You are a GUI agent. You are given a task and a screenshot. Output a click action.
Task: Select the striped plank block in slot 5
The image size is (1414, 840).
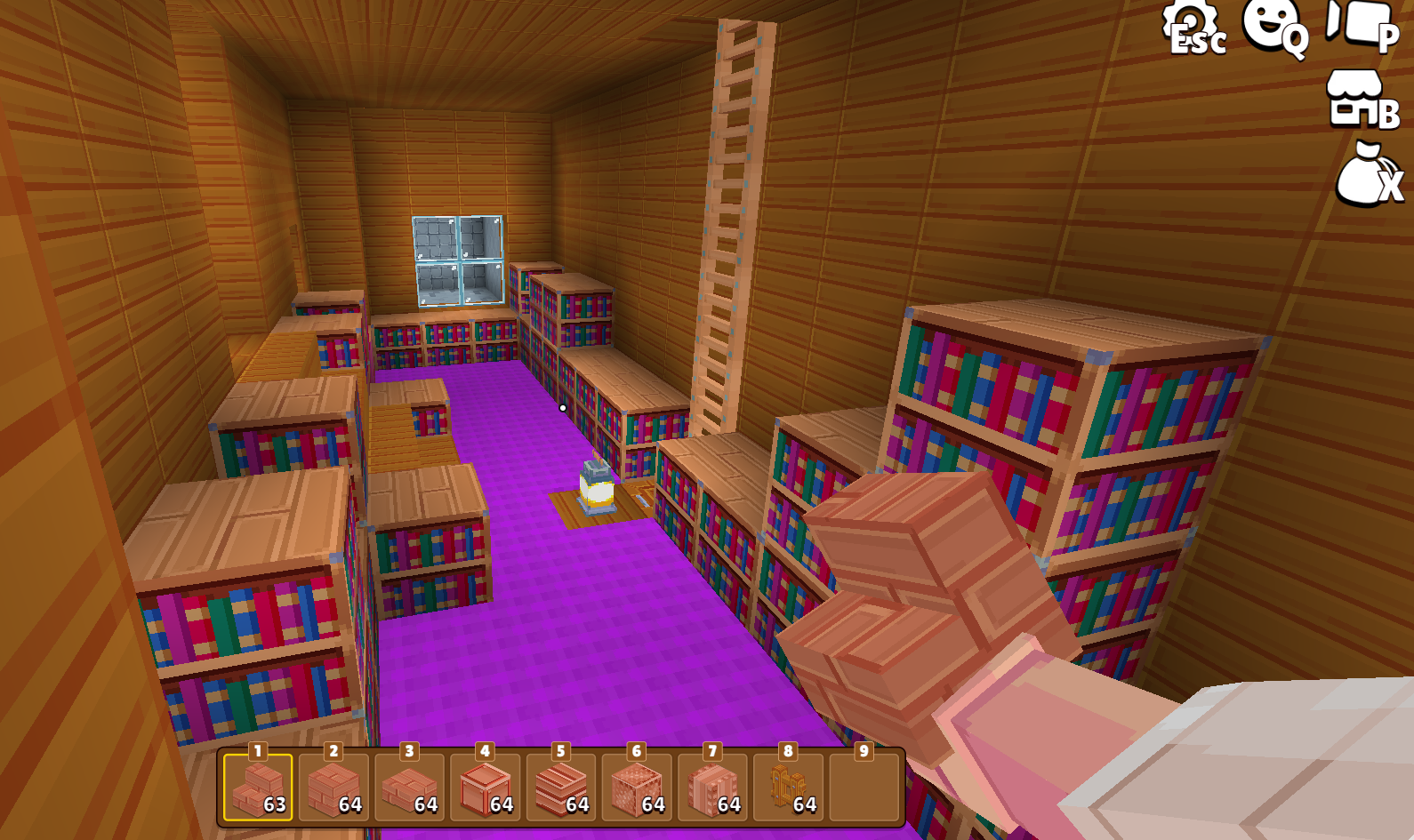coord(561,788)
